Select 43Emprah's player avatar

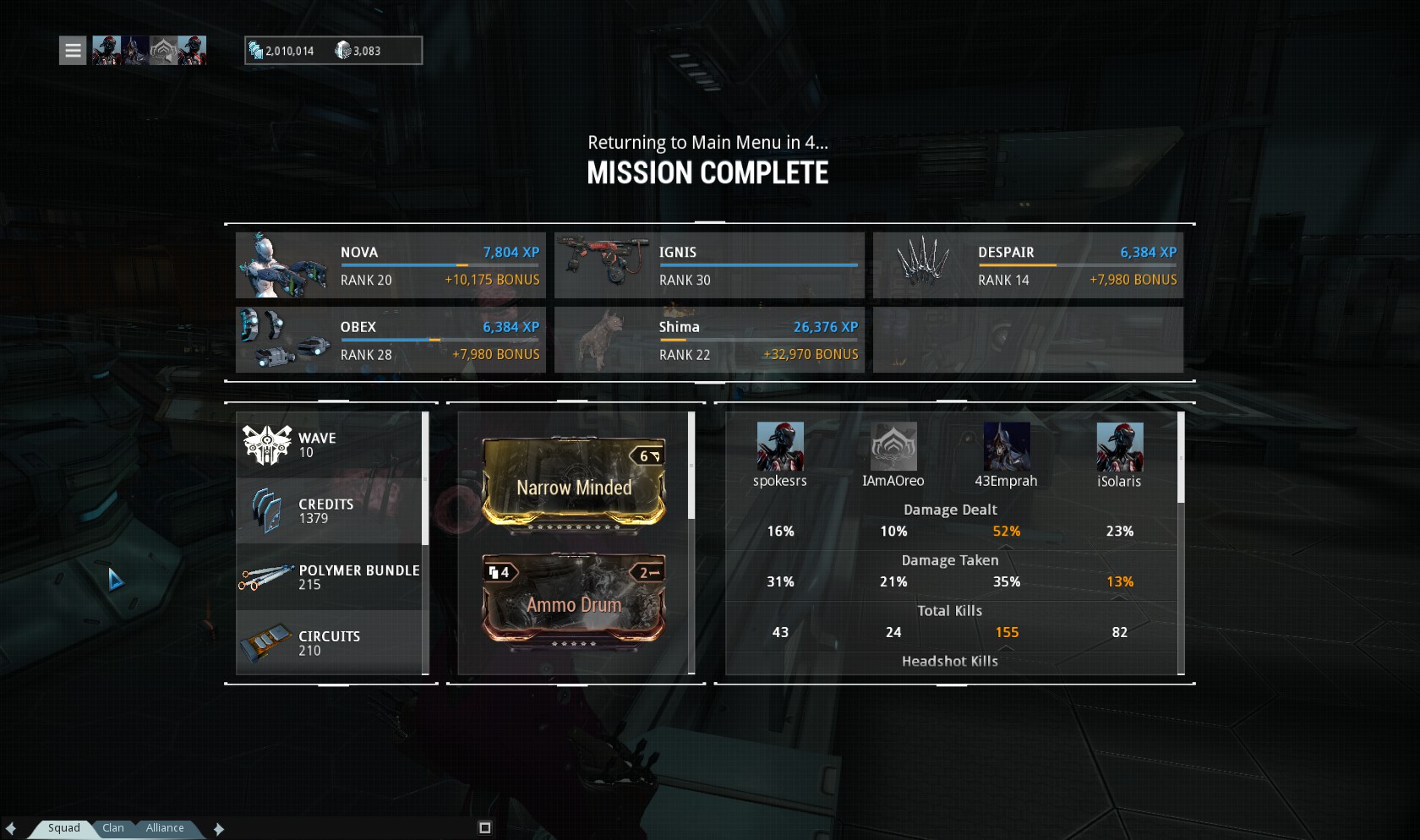1006,447
